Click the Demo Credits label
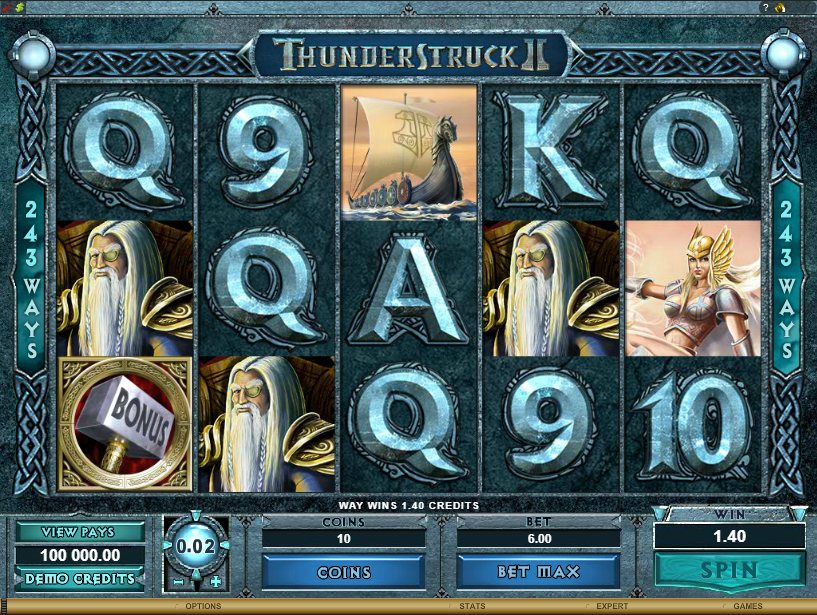 (x=79, y=579)
